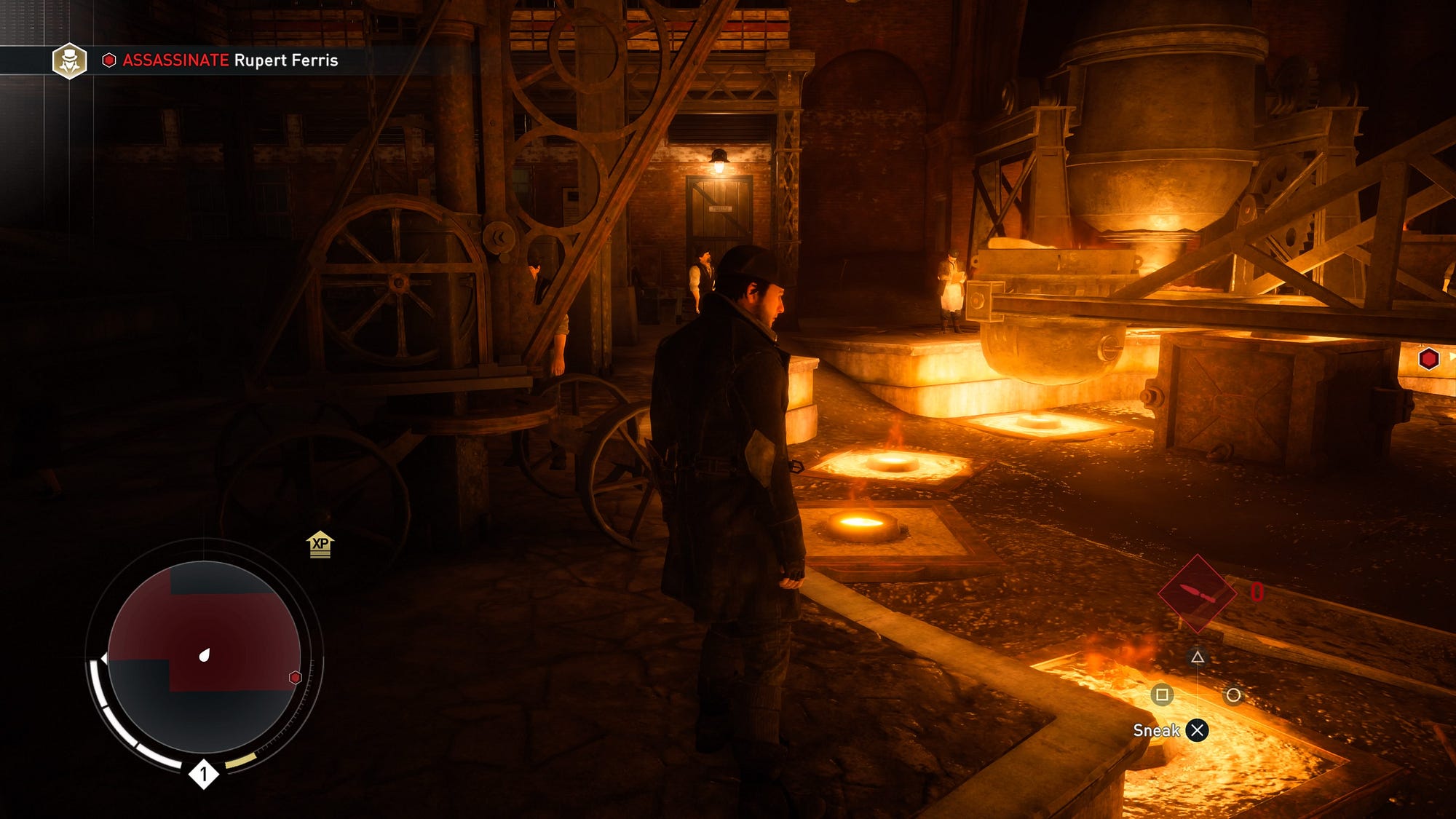1456x819 pixels.
Task: Open the circular minimap
Action: coord(204,657)
